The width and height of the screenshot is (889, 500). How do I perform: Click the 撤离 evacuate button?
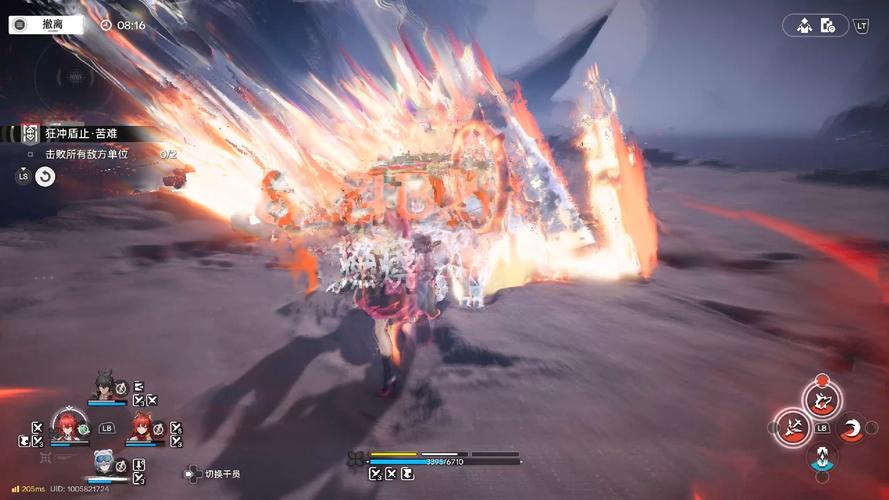(x=46, y=25)
